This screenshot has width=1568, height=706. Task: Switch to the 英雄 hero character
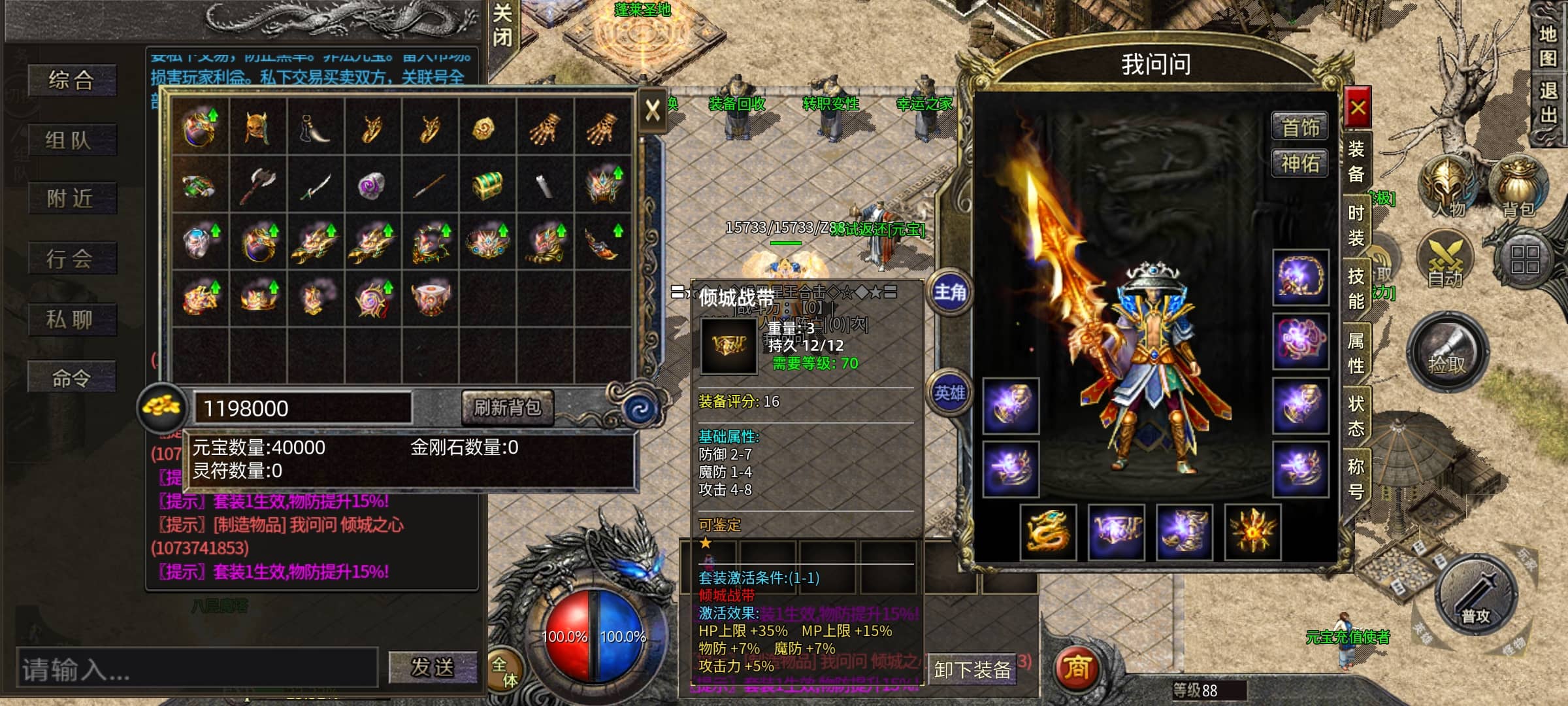949,393
